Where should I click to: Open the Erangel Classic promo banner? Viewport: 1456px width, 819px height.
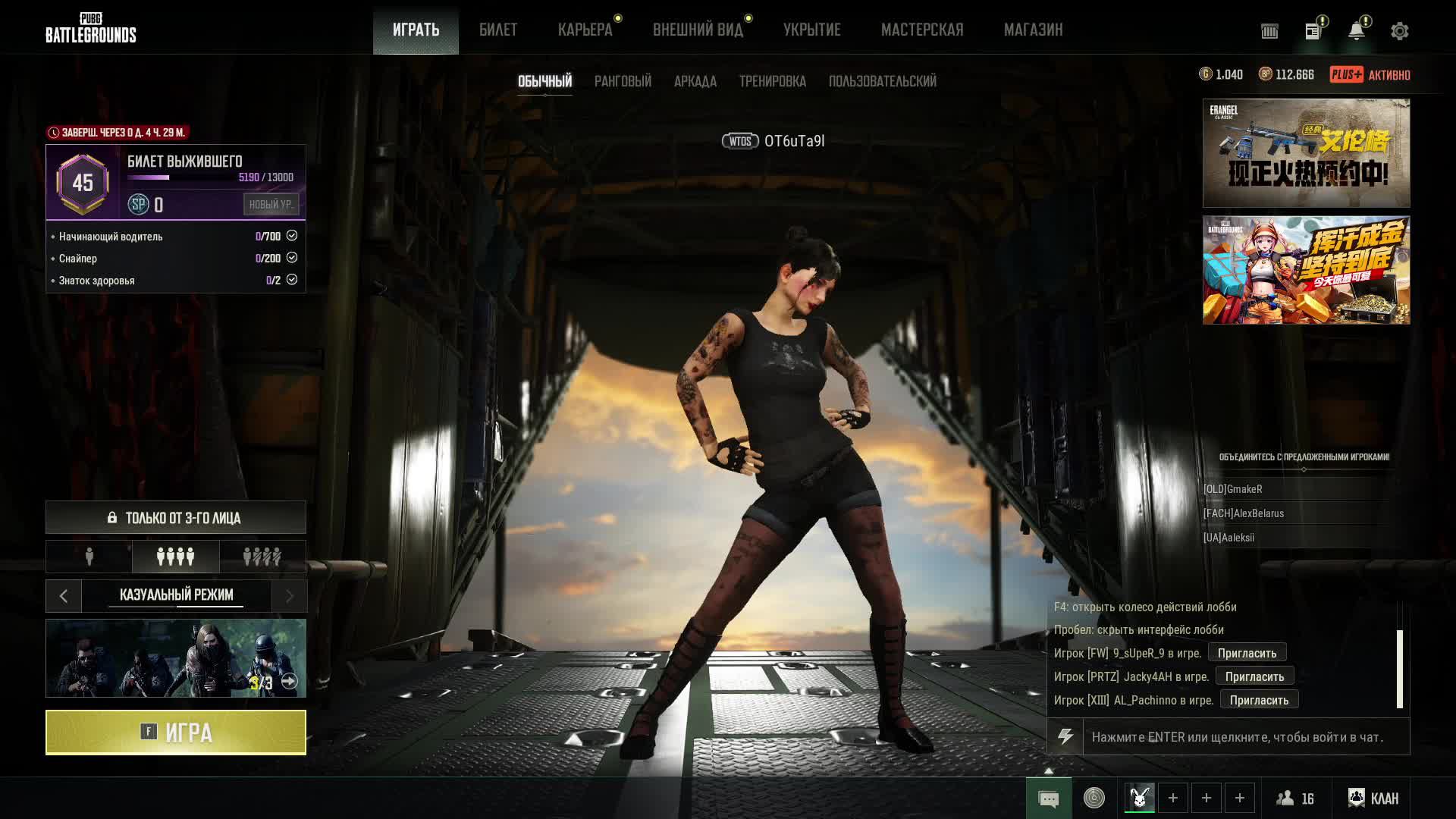[1306, 153]
